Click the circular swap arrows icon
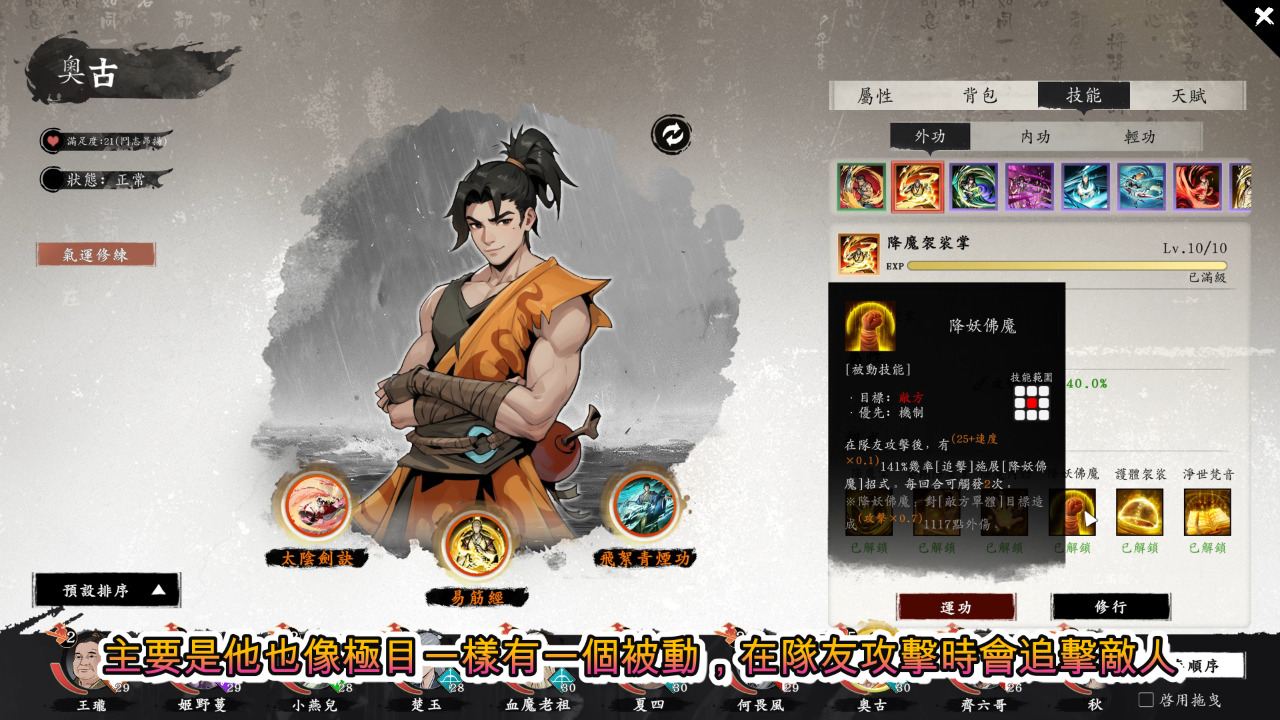 point(672,135)
